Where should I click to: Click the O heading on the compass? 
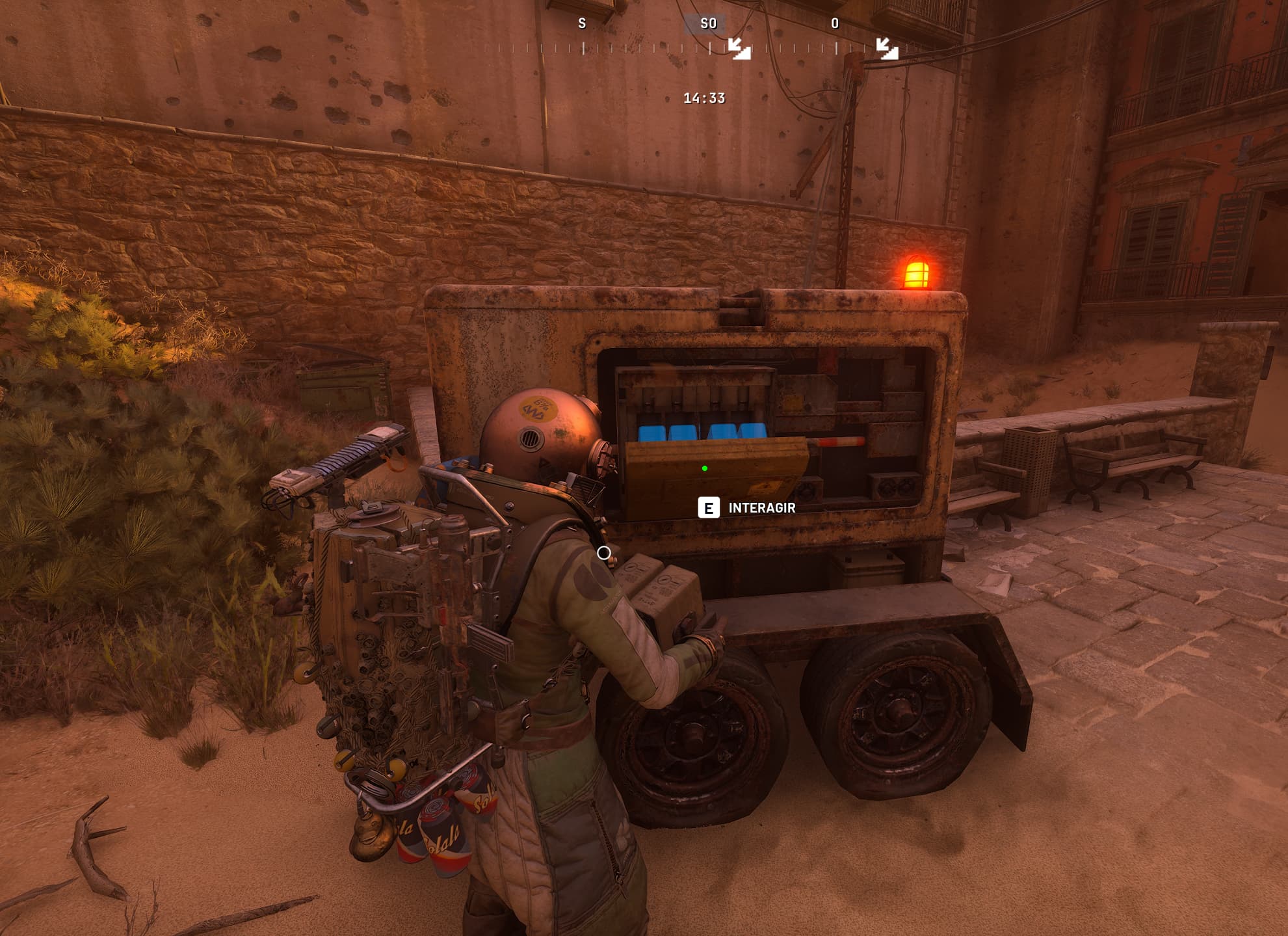tap(835, 24)
